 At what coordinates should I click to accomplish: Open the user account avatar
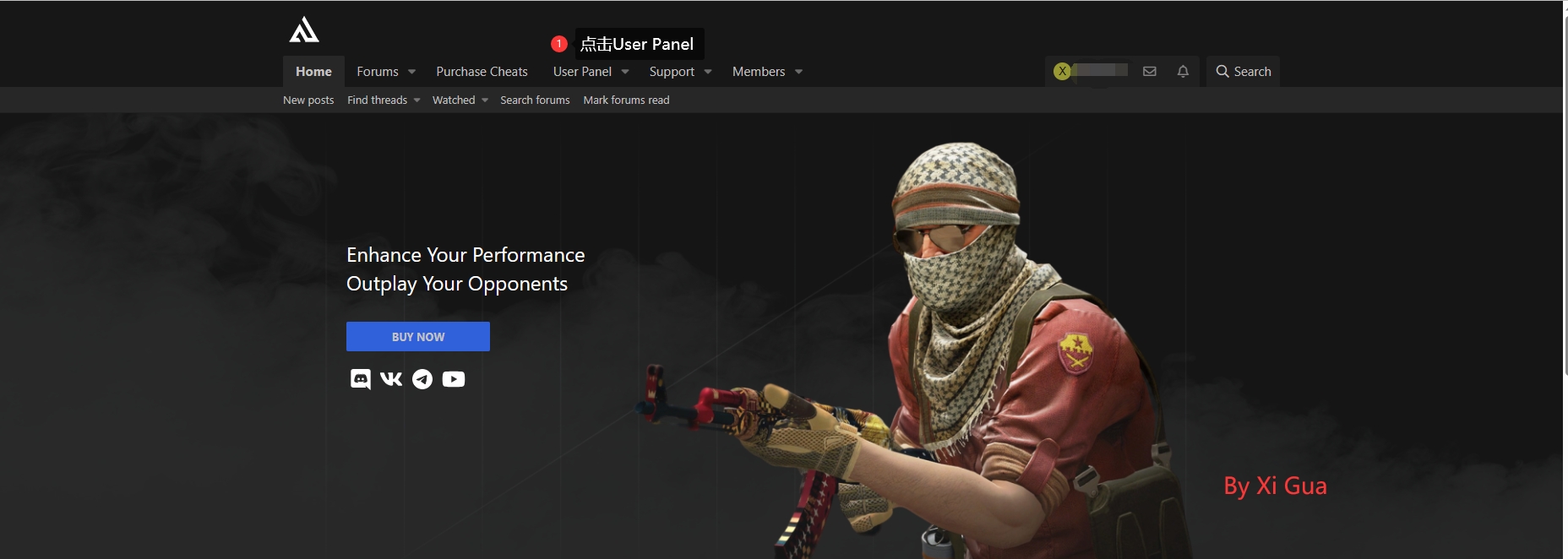point(1063,72)
